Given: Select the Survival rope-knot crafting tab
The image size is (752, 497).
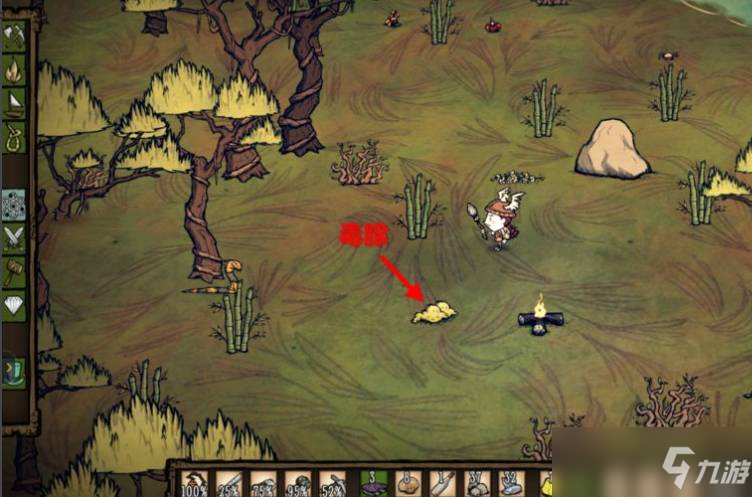Looking at the screenshot, I should [15, 136].
